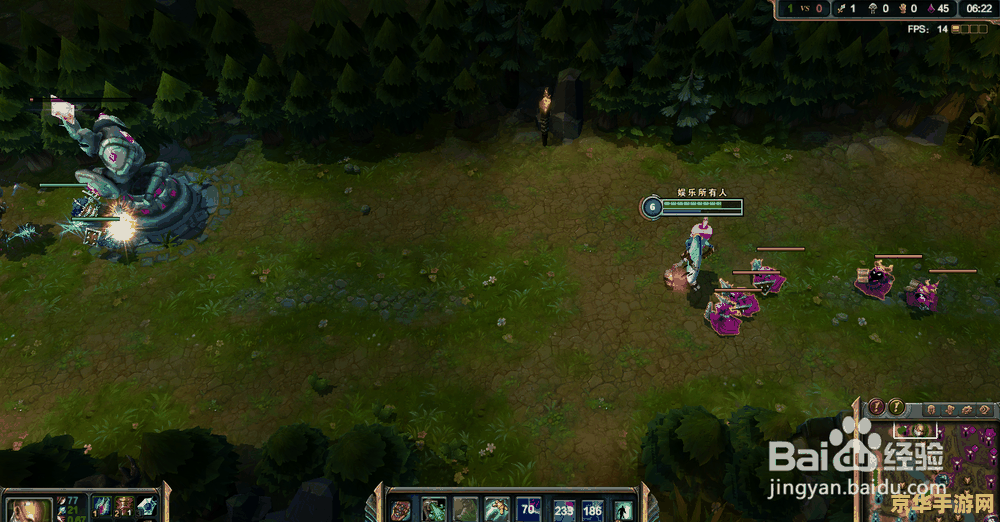Click the yellow caution ping button
The width and height of the screenshot is (1000, 522).
coord(897,407)
